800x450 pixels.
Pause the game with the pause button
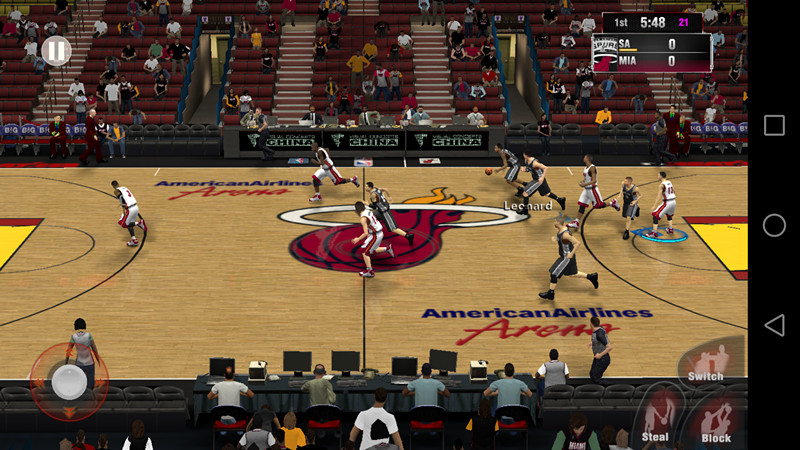click(56, 51)
